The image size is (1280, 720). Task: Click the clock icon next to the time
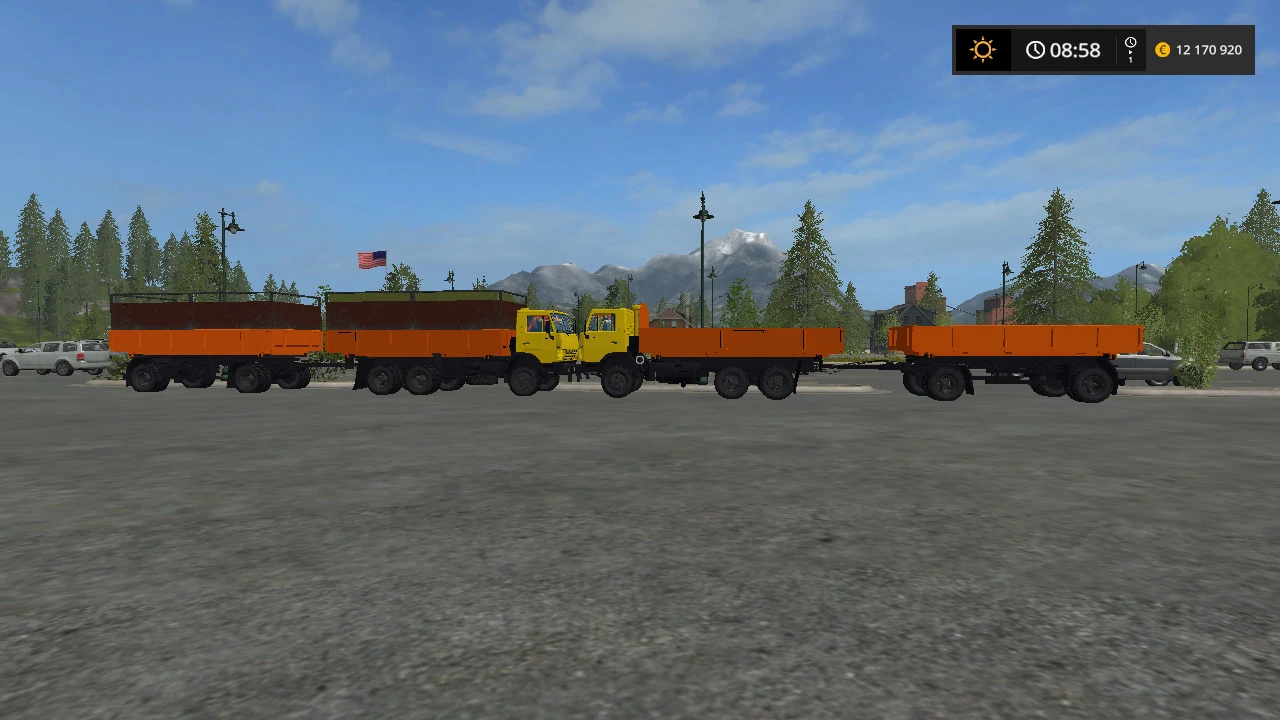[x=1036, y=49]
